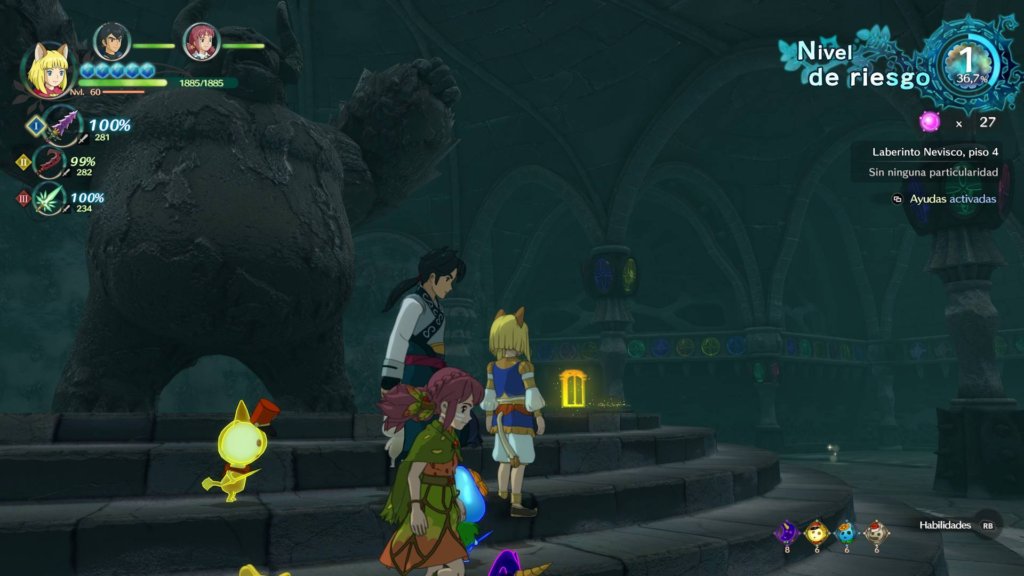Screen dimensions: 1024x576
Task: Choose the red-haired girl party portrait
Action: 201,42
